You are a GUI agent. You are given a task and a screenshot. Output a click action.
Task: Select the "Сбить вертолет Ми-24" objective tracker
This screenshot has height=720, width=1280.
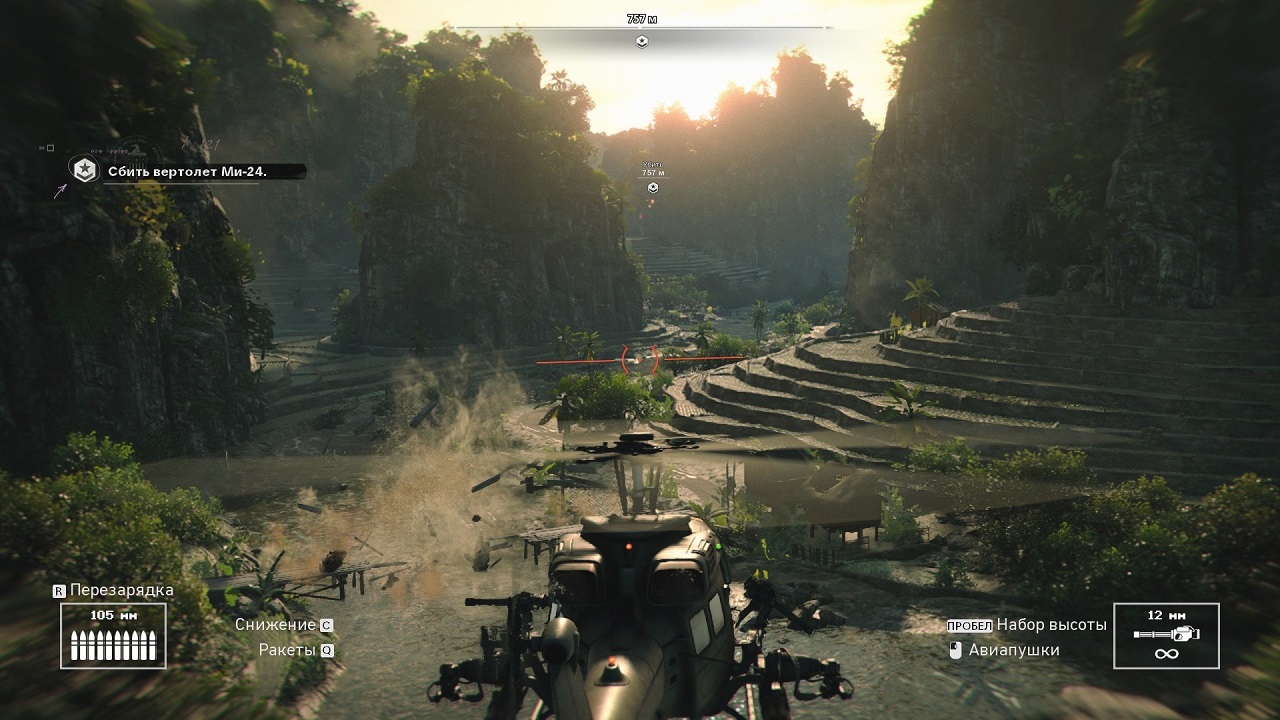tap(187, 172)
